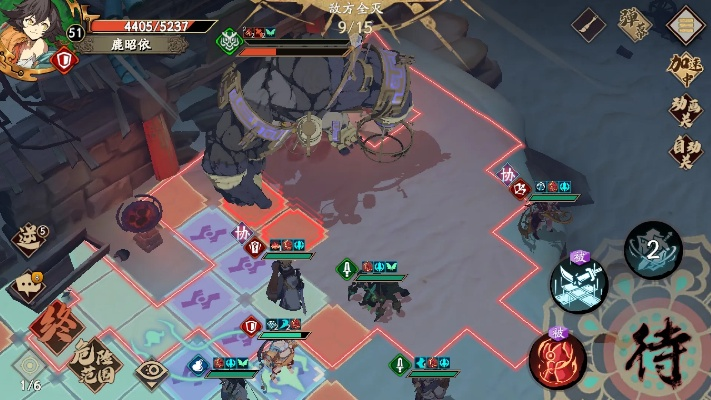Click the brush icon button
711x400 pixels.
coord(588,22)
